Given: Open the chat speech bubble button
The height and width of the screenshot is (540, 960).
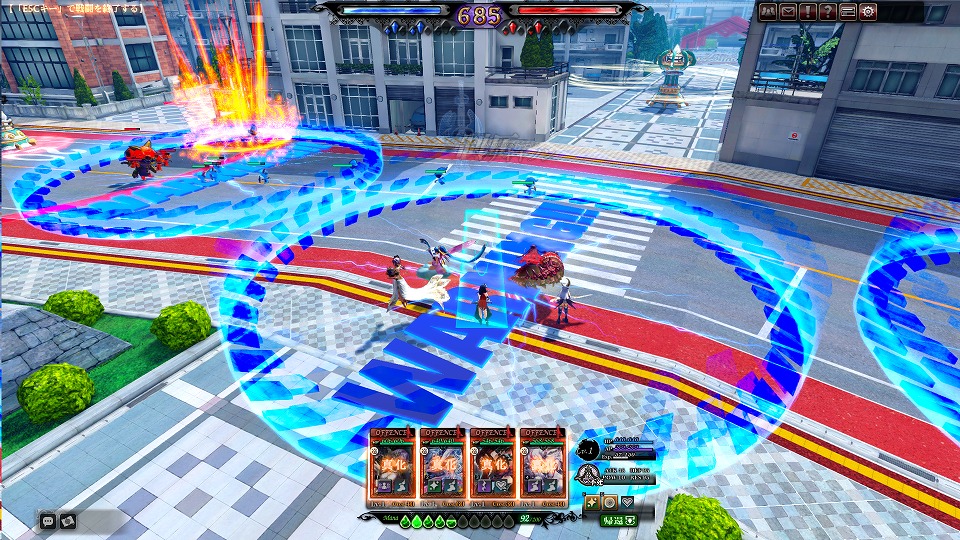Looking at the screenshot, I should point(47,520).
